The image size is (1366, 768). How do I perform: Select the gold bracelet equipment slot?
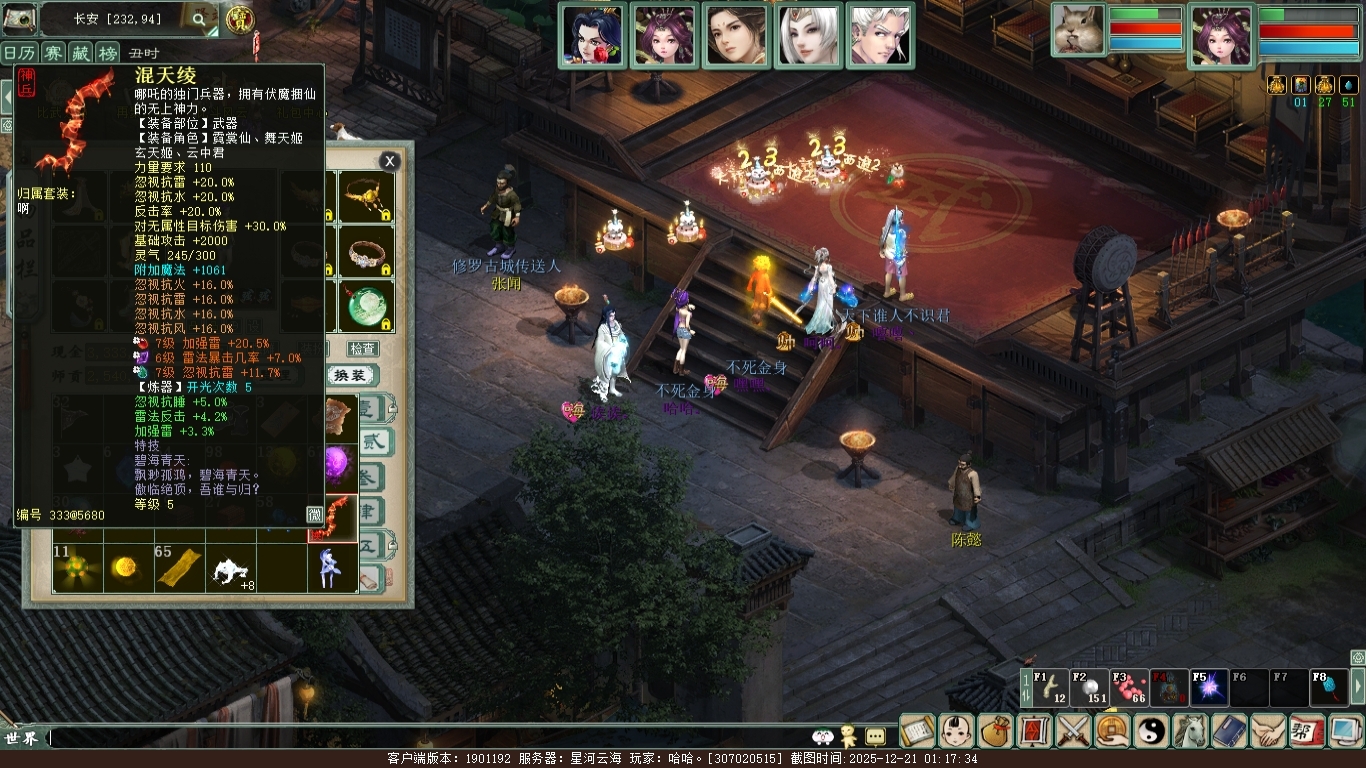click(x=366, y=196)
